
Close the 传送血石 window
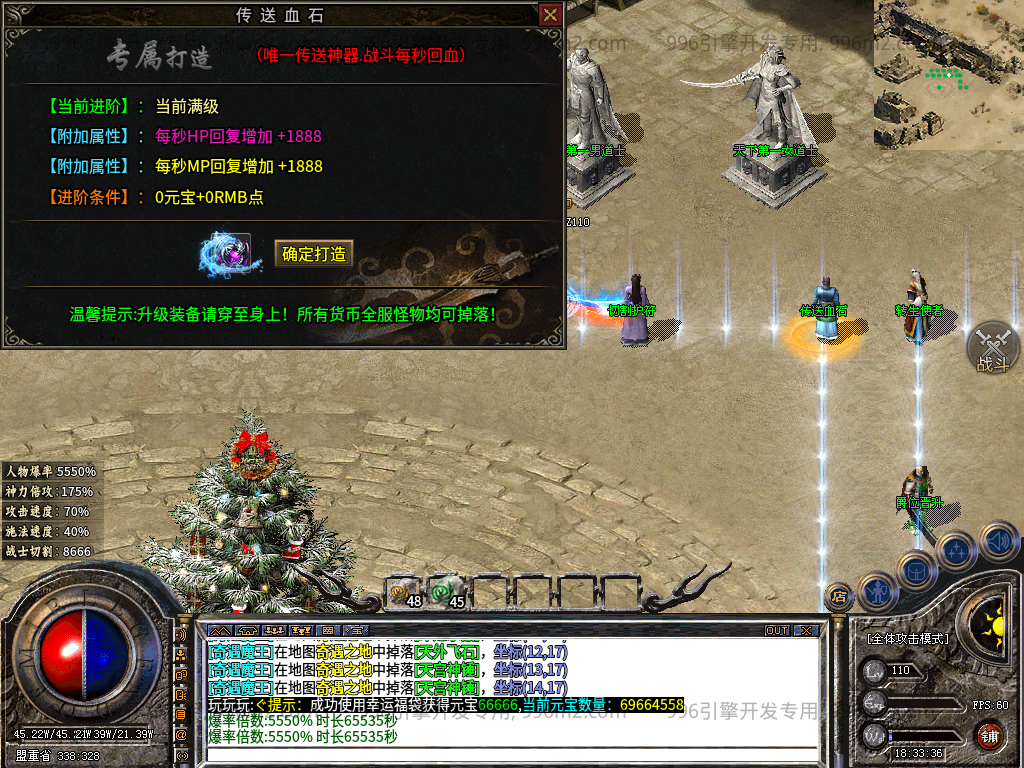point(550,15)
